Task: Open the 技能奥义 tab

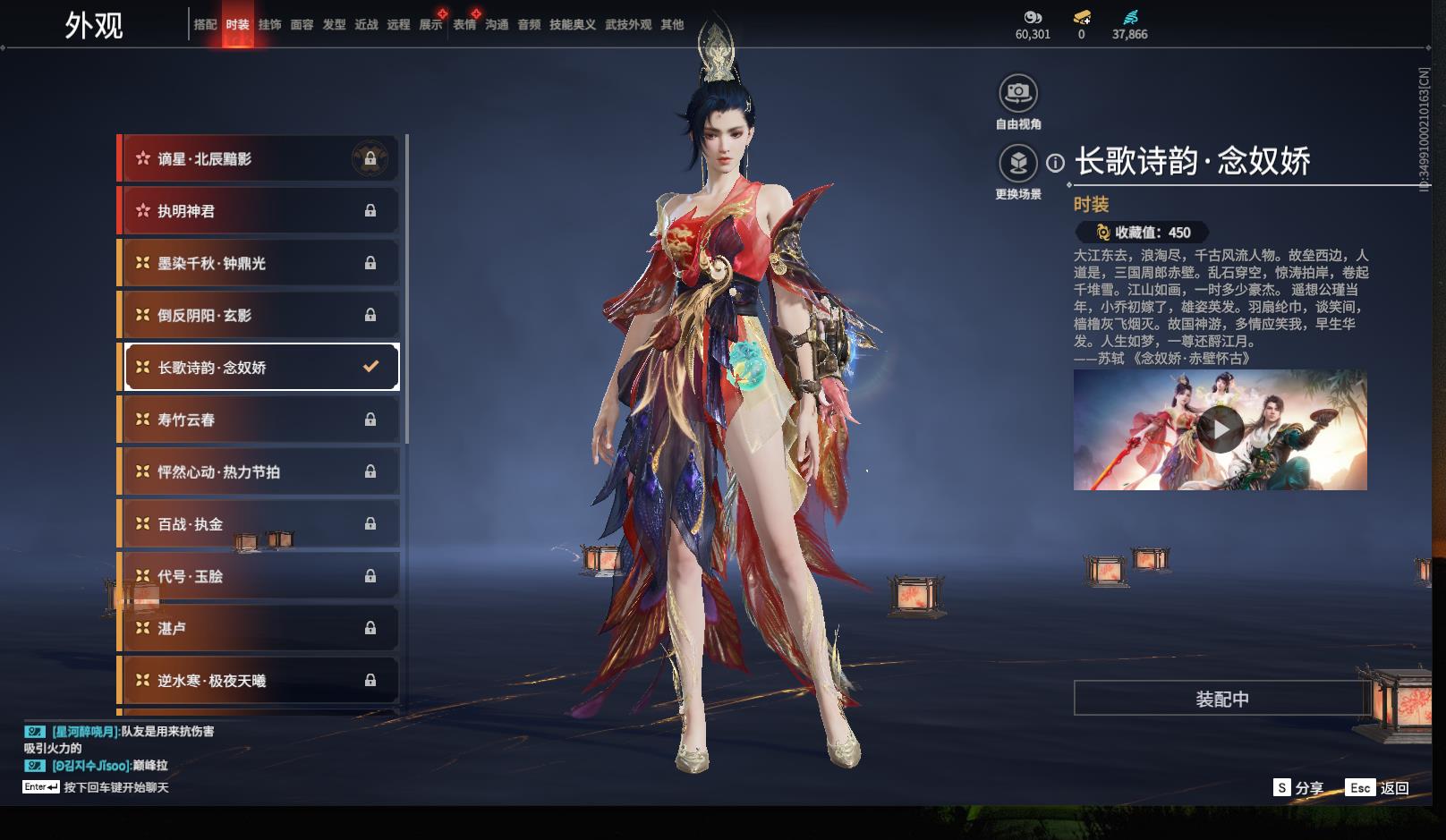Action: (x=573, y=25)
